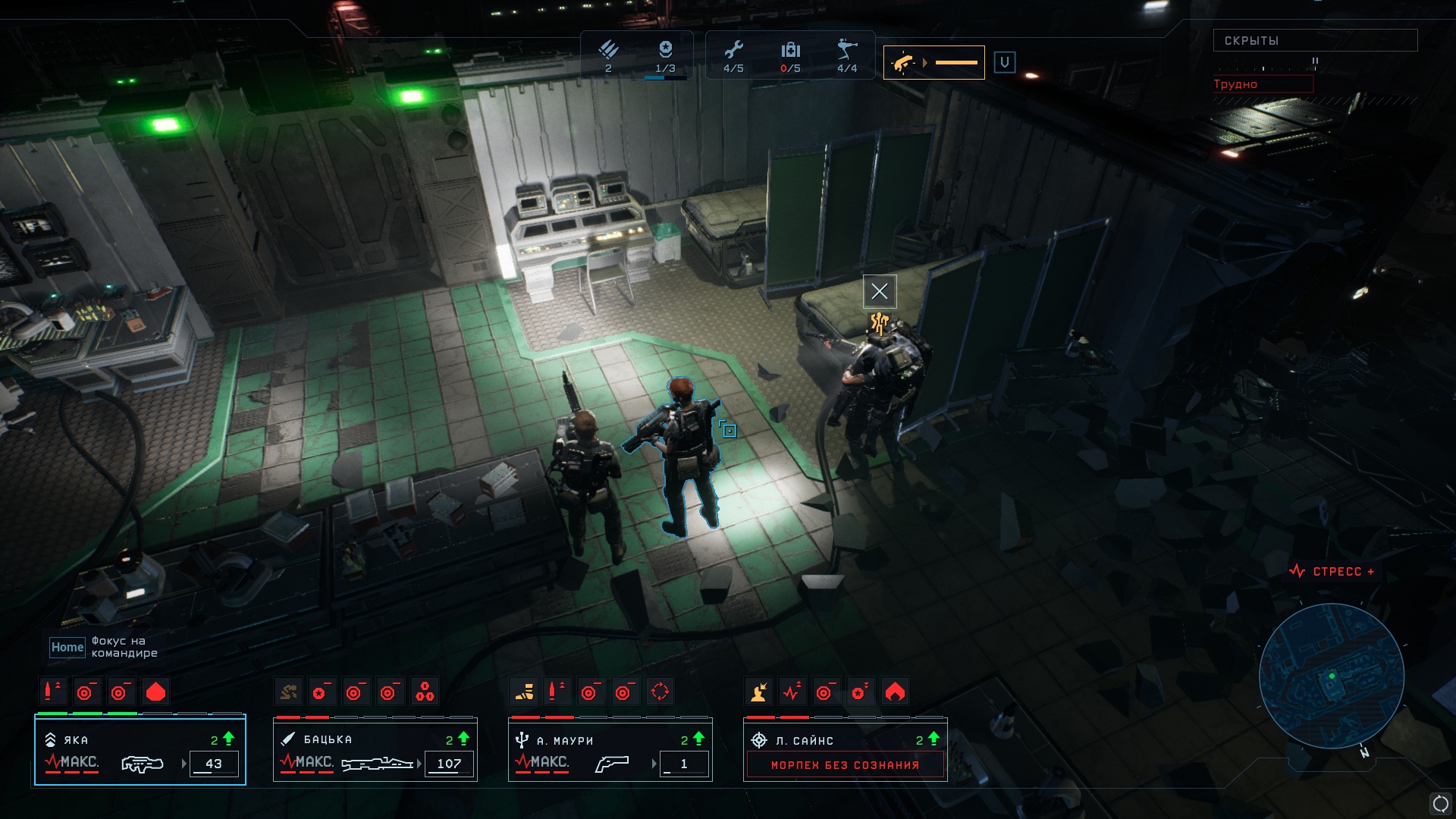Screen dimensions: 1456x819
Task: Select marine Яка's squad card
Action: [x=140, y=751]
